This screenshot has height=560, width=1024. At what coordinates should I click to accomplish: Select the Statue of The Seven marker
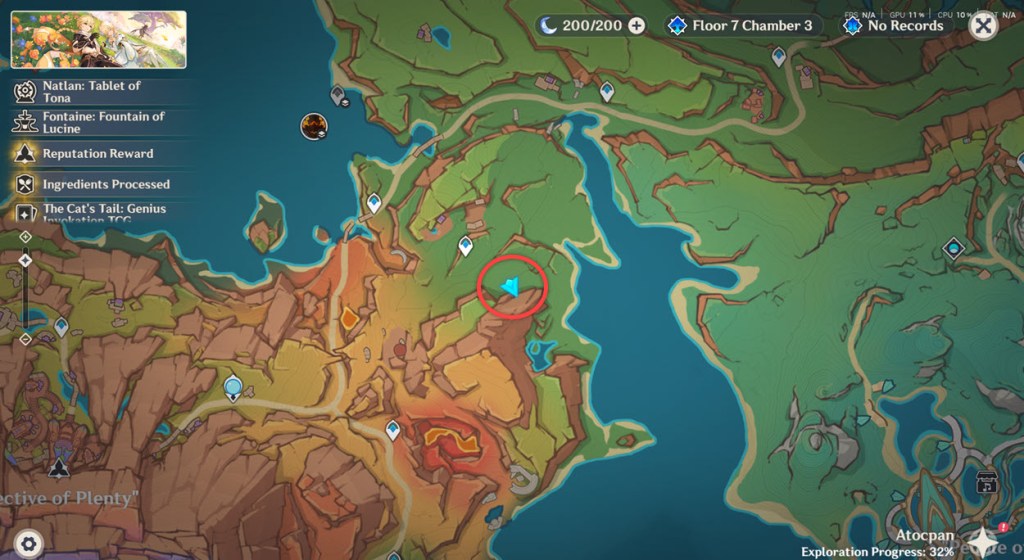233,387
